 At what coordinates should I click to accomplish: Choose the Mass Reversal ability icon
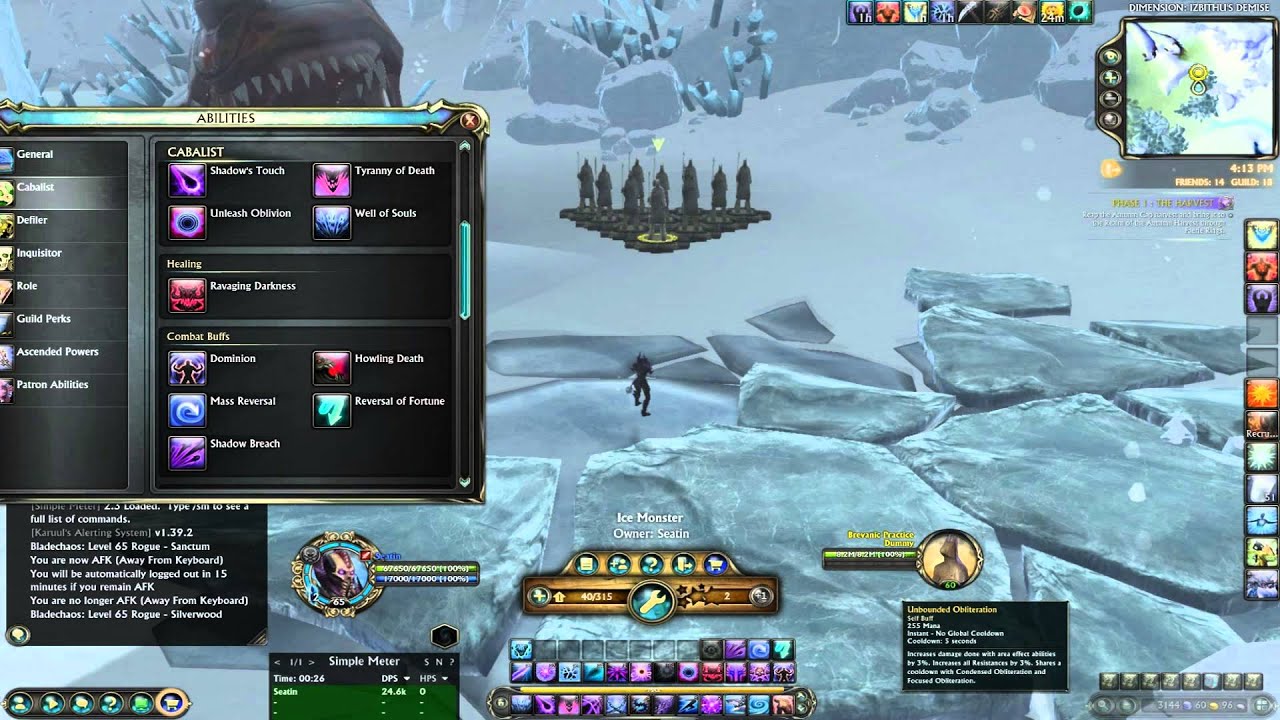(187, 410)
